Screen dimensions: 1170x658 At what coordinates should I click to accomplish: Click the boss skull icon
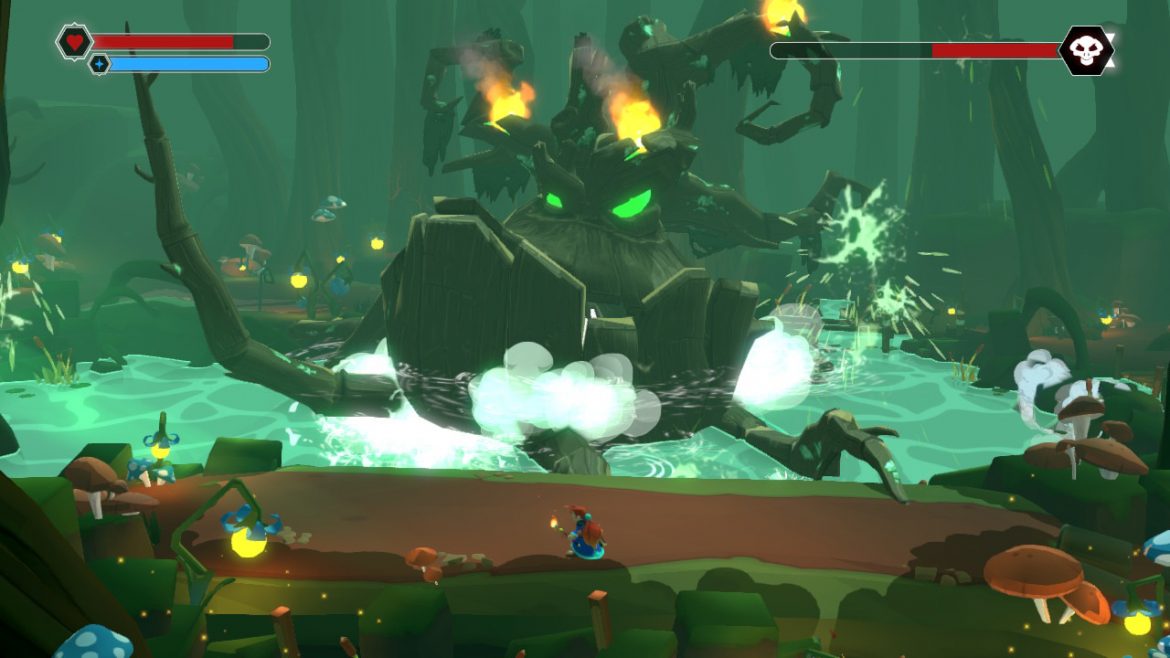coord(1086,50)
